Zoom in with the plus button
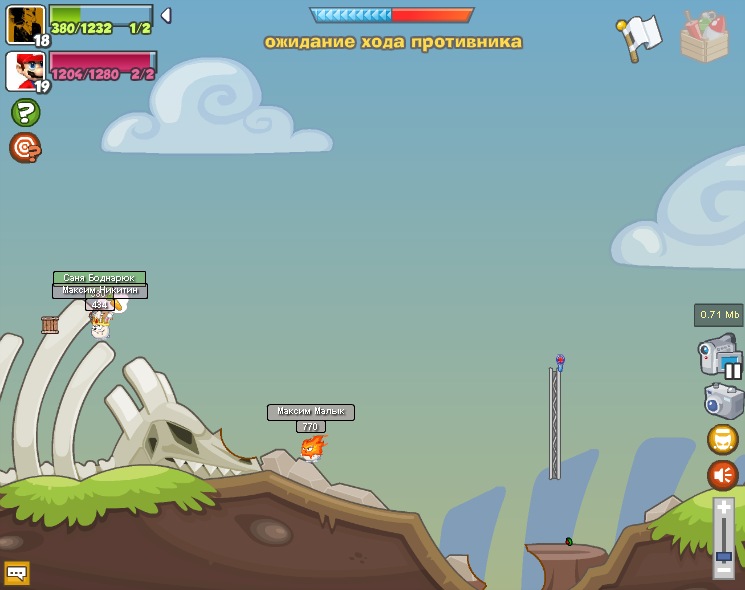 pyautogui.click(x=723, y=508)
